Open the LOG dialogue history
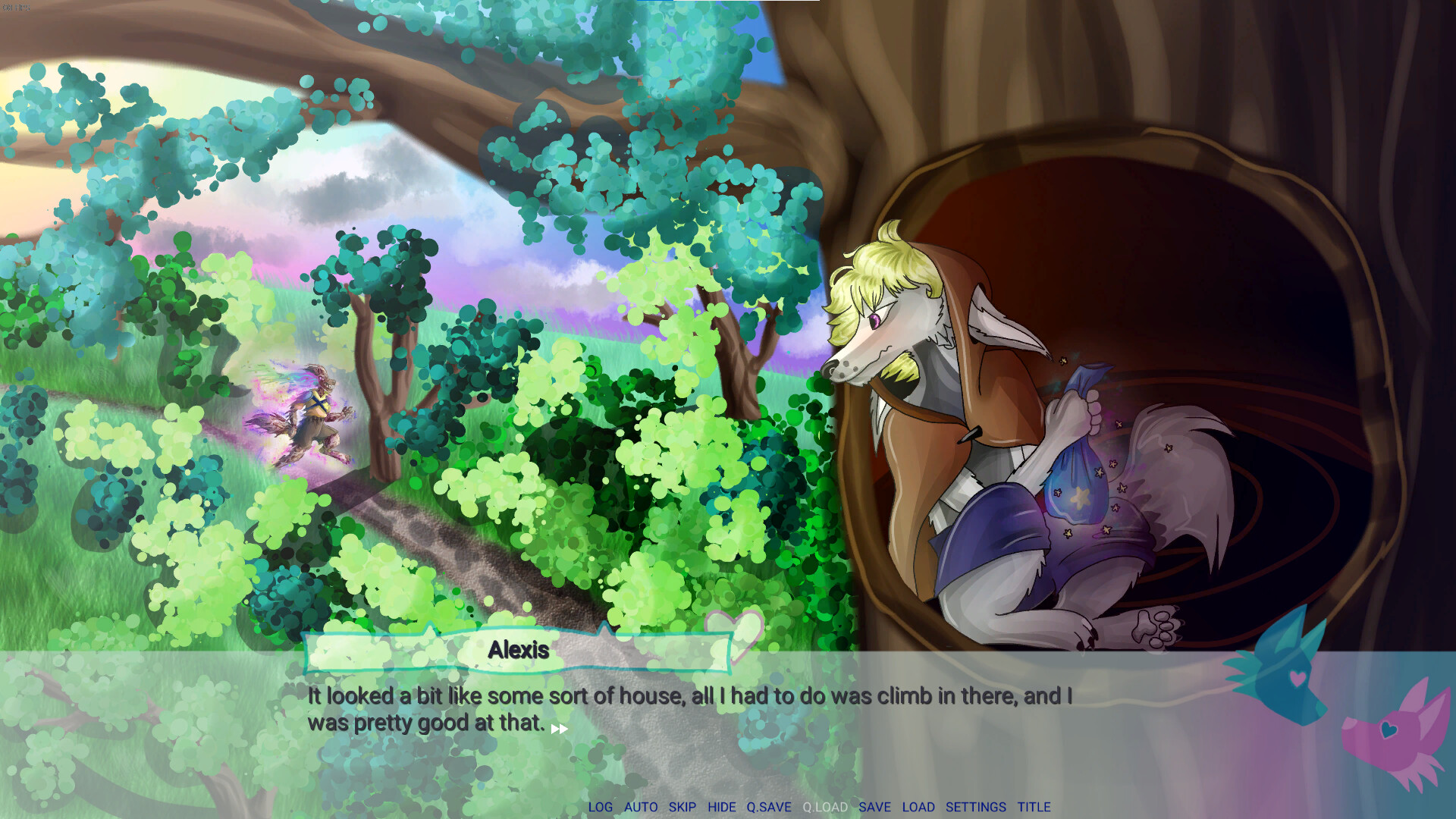The width and height of the screenshot is (1456, 819). tap(602, 808)
